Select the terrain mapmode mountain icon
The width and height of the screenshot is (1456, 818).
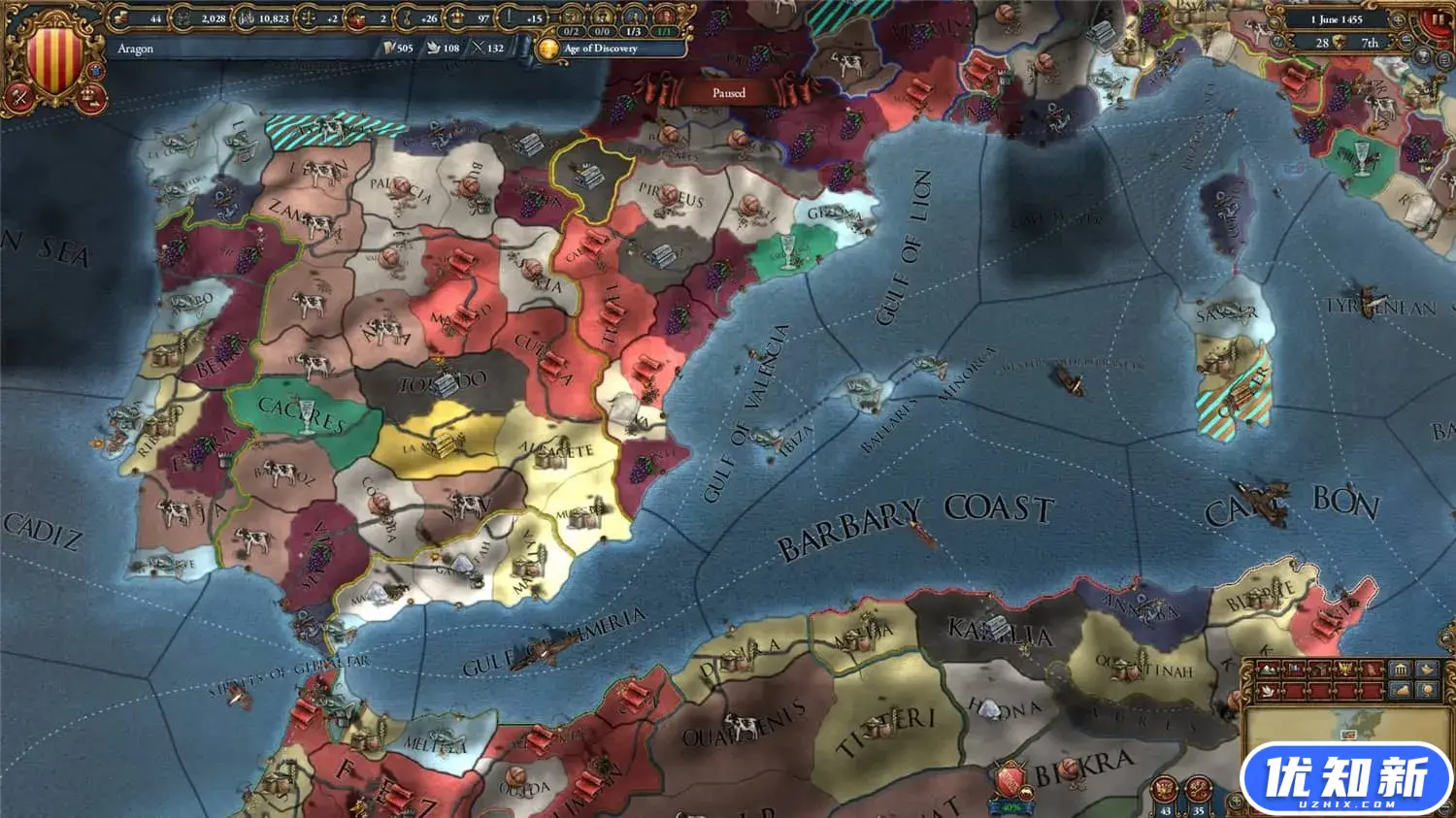pyautogui.click(x=1269, y=668)
